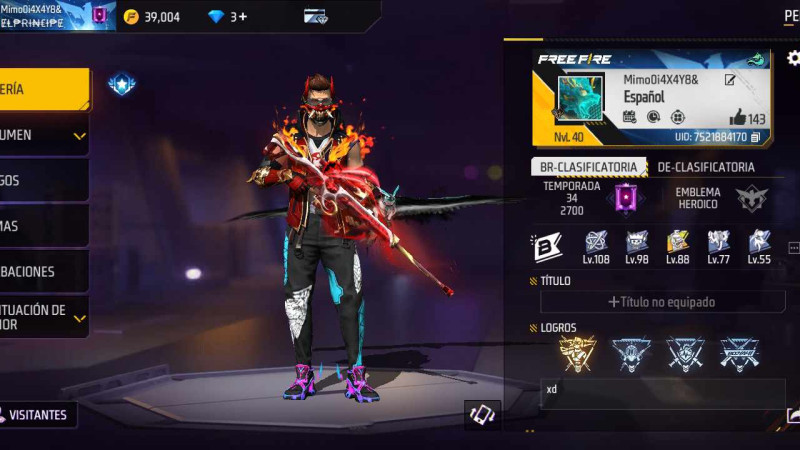Open the Lv.108 skill badge
This screenshot has height=450, width=800.
point(596,242)
